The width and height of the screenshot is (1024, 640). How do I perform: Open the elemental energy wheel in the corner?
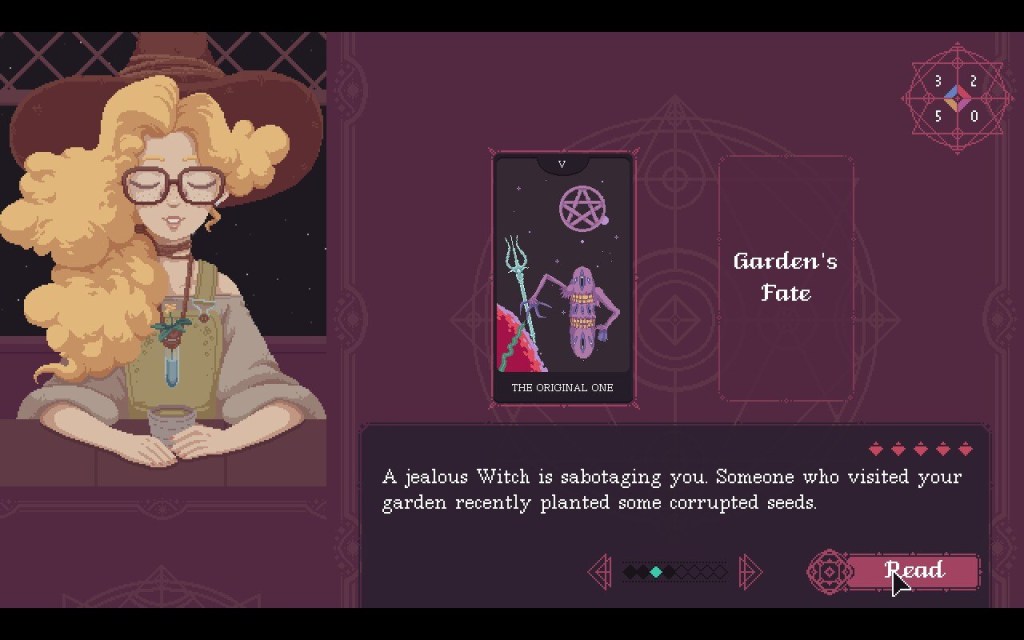pyautogui.click(x=955, y=98)
